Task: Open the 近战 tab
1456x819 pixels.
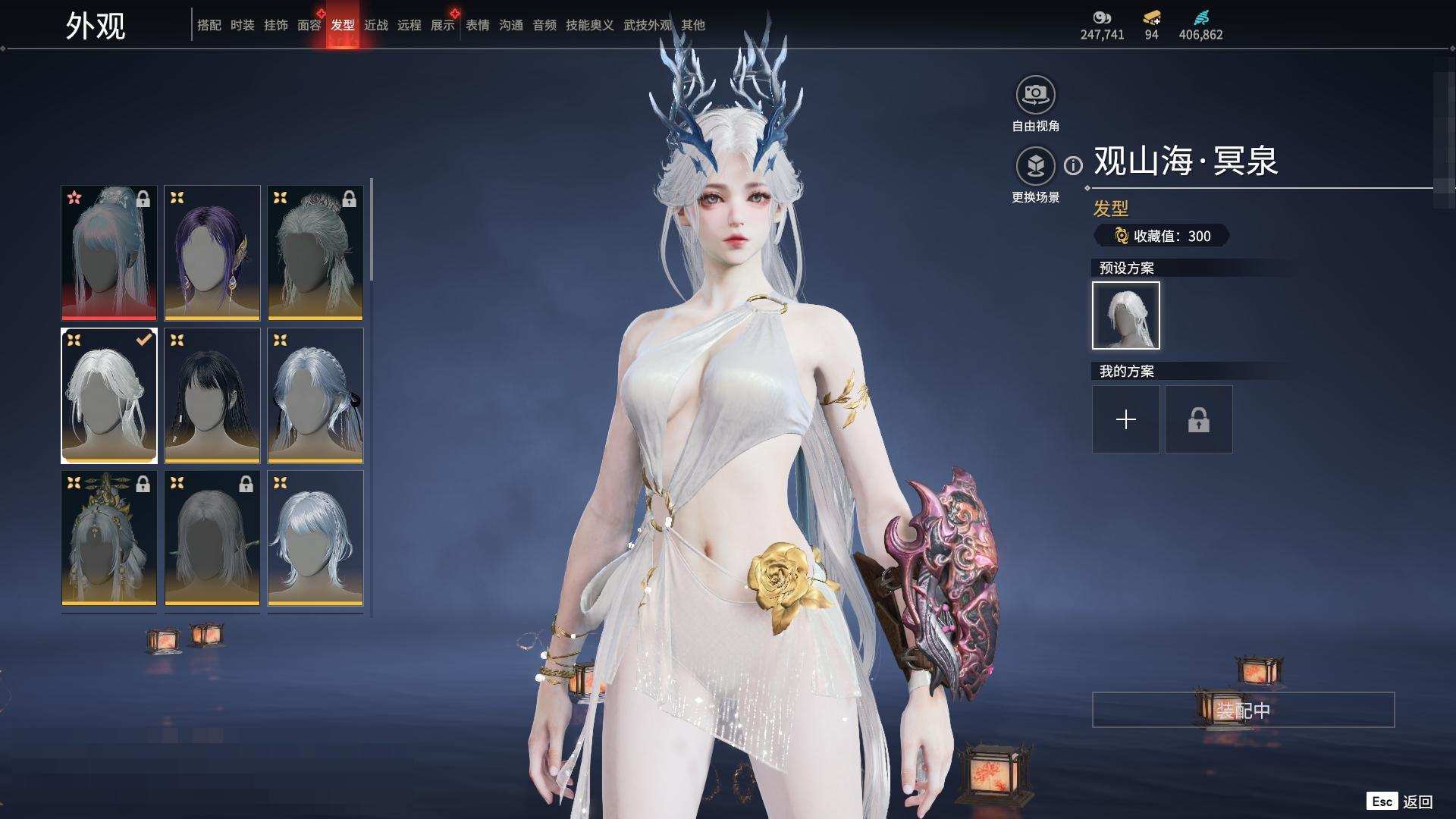Action: pos(375,25)
